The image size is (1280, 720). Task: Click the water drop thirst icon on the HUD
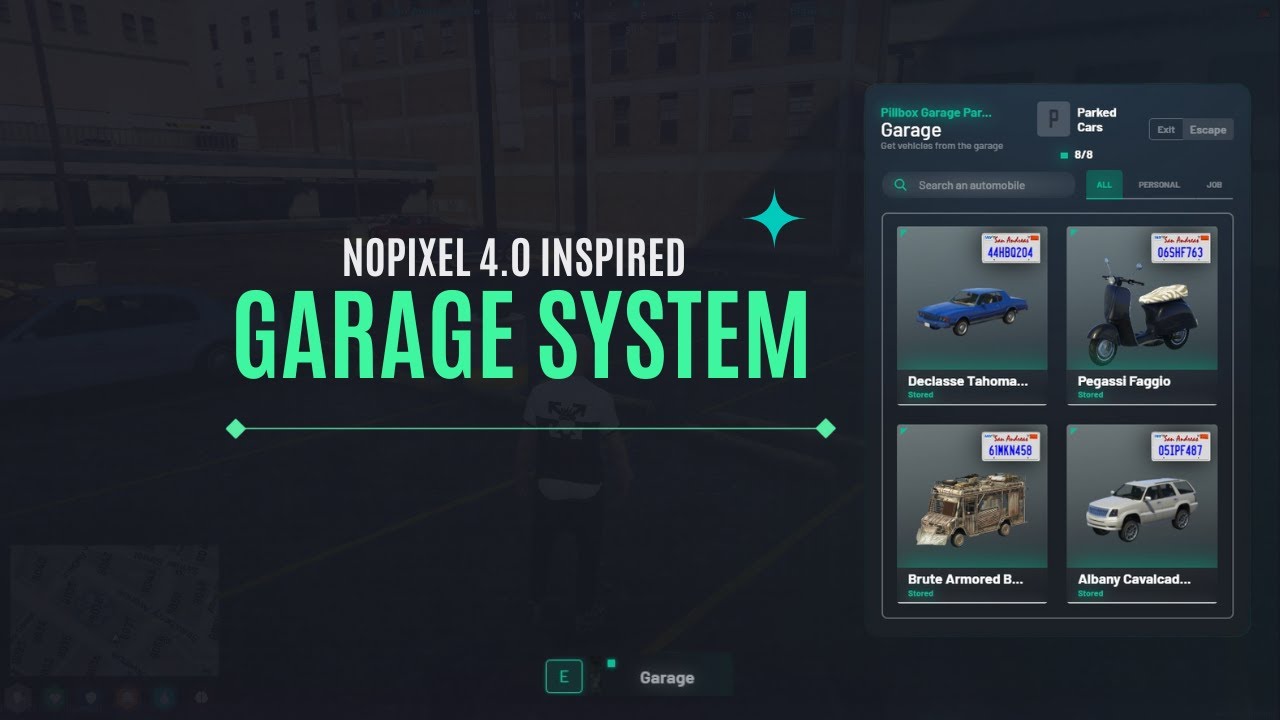click(165, 698)
